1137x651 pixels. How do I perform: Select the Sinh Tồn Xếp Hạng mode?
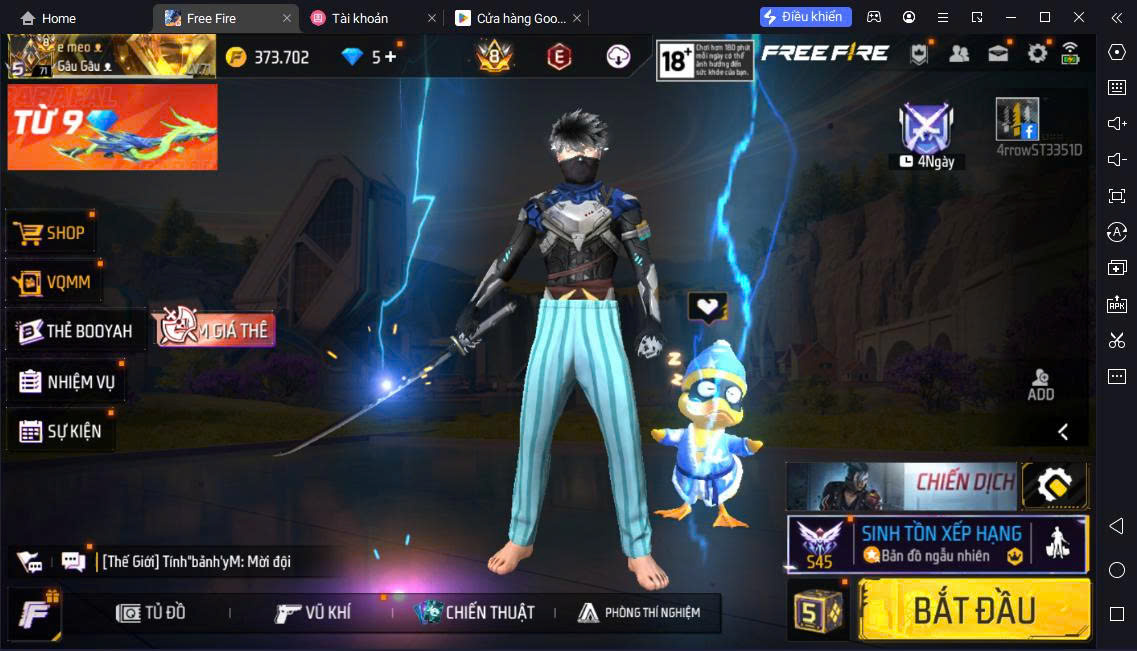tap(936, 544)
